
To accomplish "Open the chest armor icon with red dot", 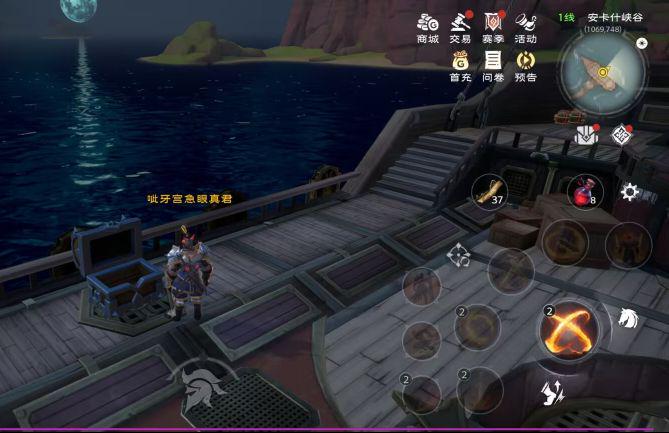I will pyautogui.click(x=586, y=135).
